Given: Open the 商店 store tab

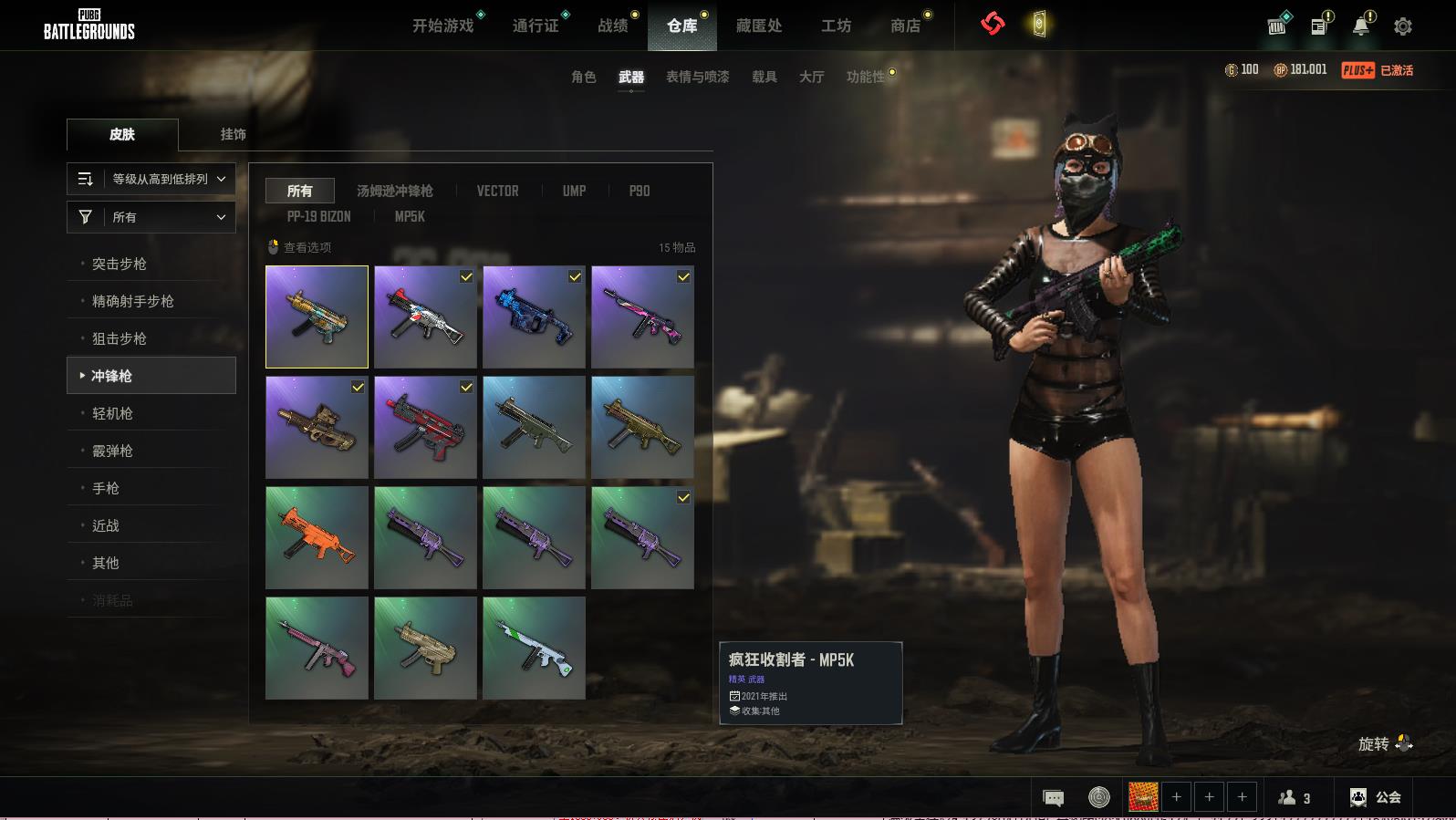Looking at the screenshot, I should 905,26.
